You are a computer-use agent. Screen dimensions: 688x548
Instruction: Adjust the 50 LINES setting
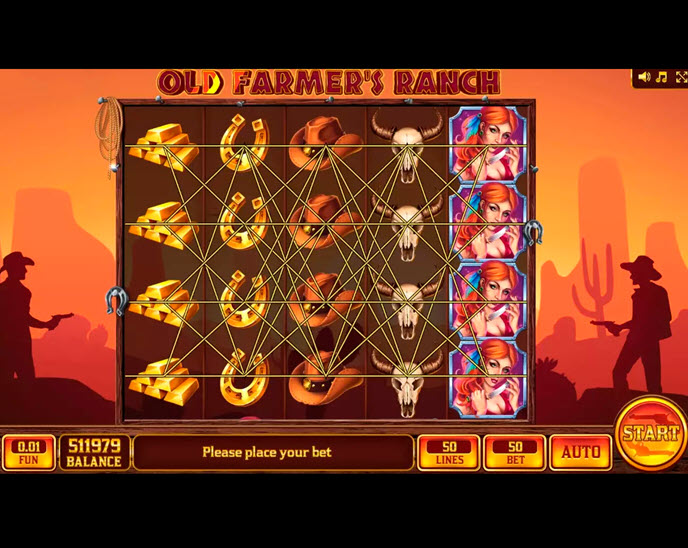click(x=447, y=452)
